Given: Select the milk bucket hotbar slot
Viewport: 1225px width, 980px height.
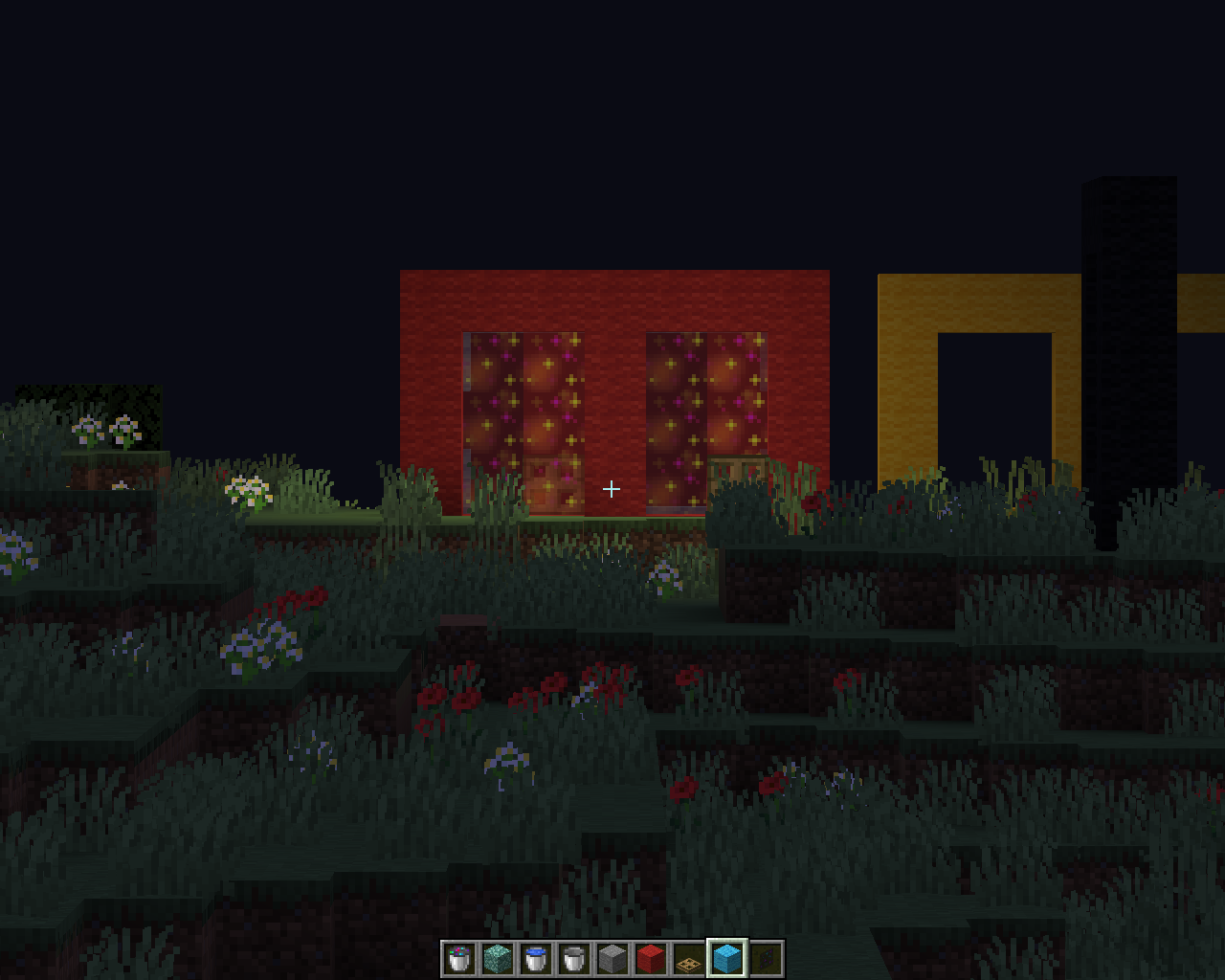Looking at the screenshot, I should tap(573, 957).
